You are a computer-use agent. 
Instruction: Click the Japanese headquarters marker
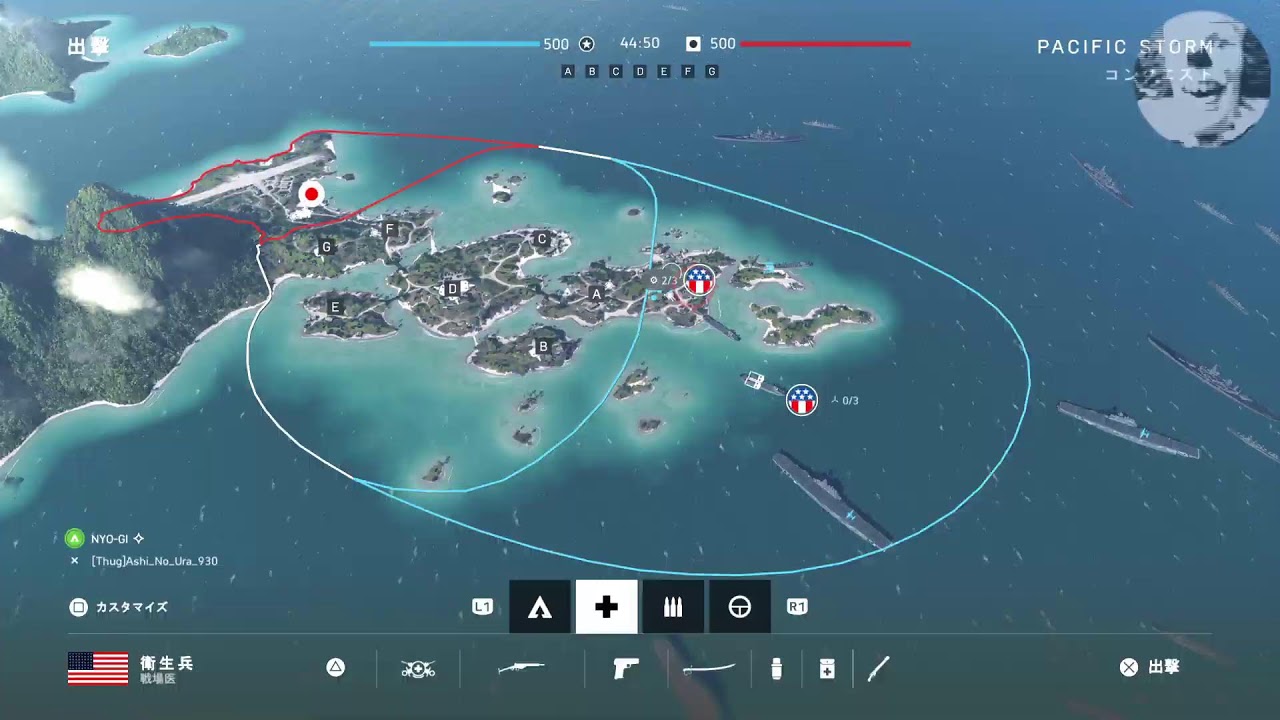(x=312, y=194)
